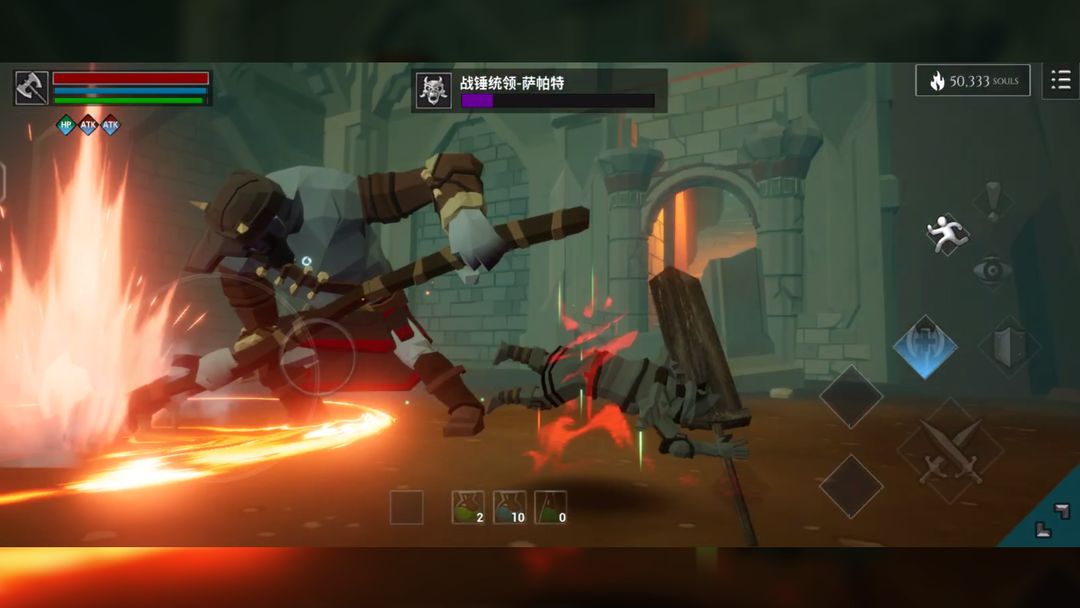Image resolution: width=1080 pixels, height=608 pixels.
Task: Click the player axe portrait icon
Action: coord(31,88)
